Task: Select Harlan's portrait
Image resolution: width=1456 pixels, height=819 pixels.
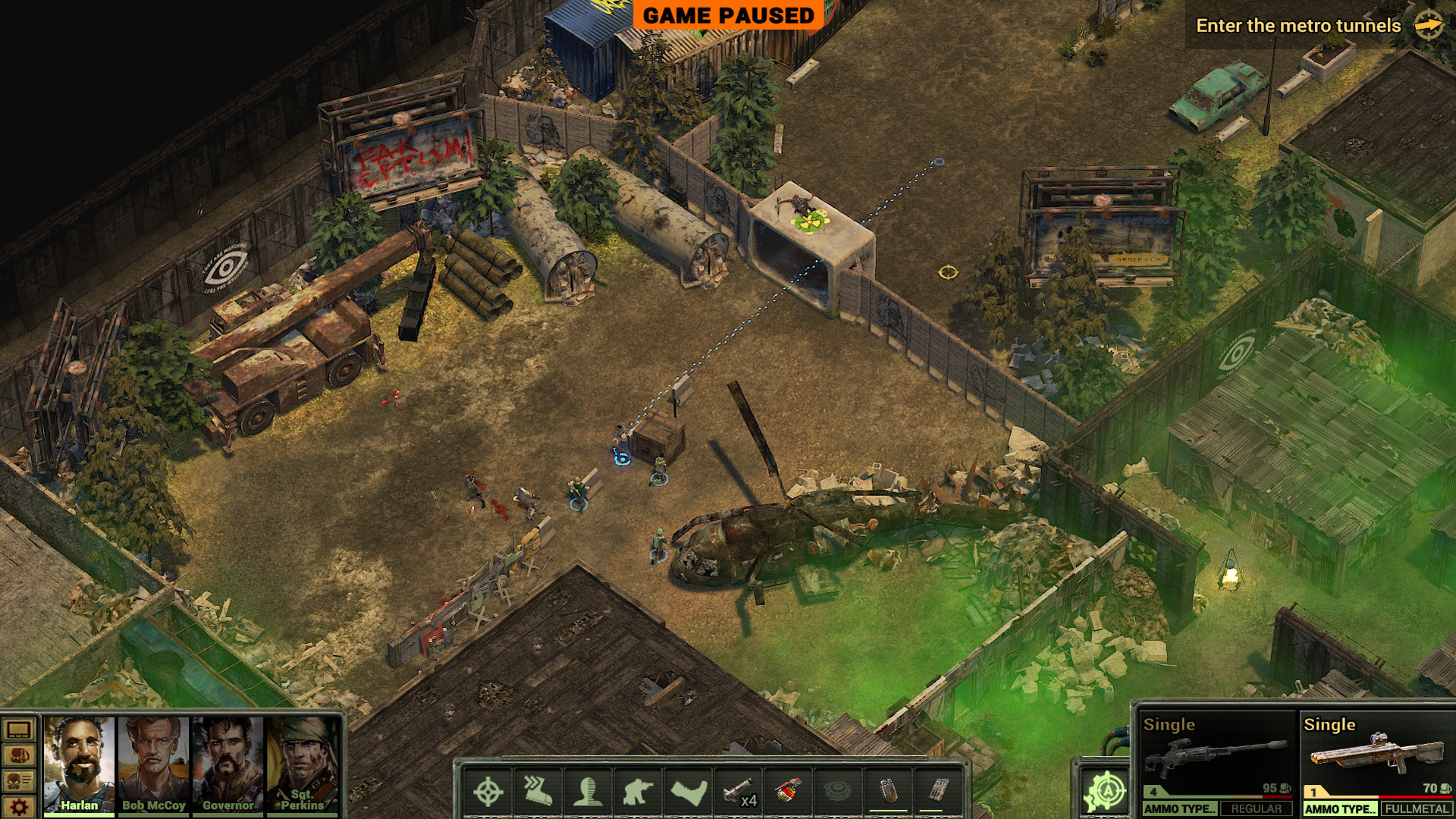Action: pos(80,762)
